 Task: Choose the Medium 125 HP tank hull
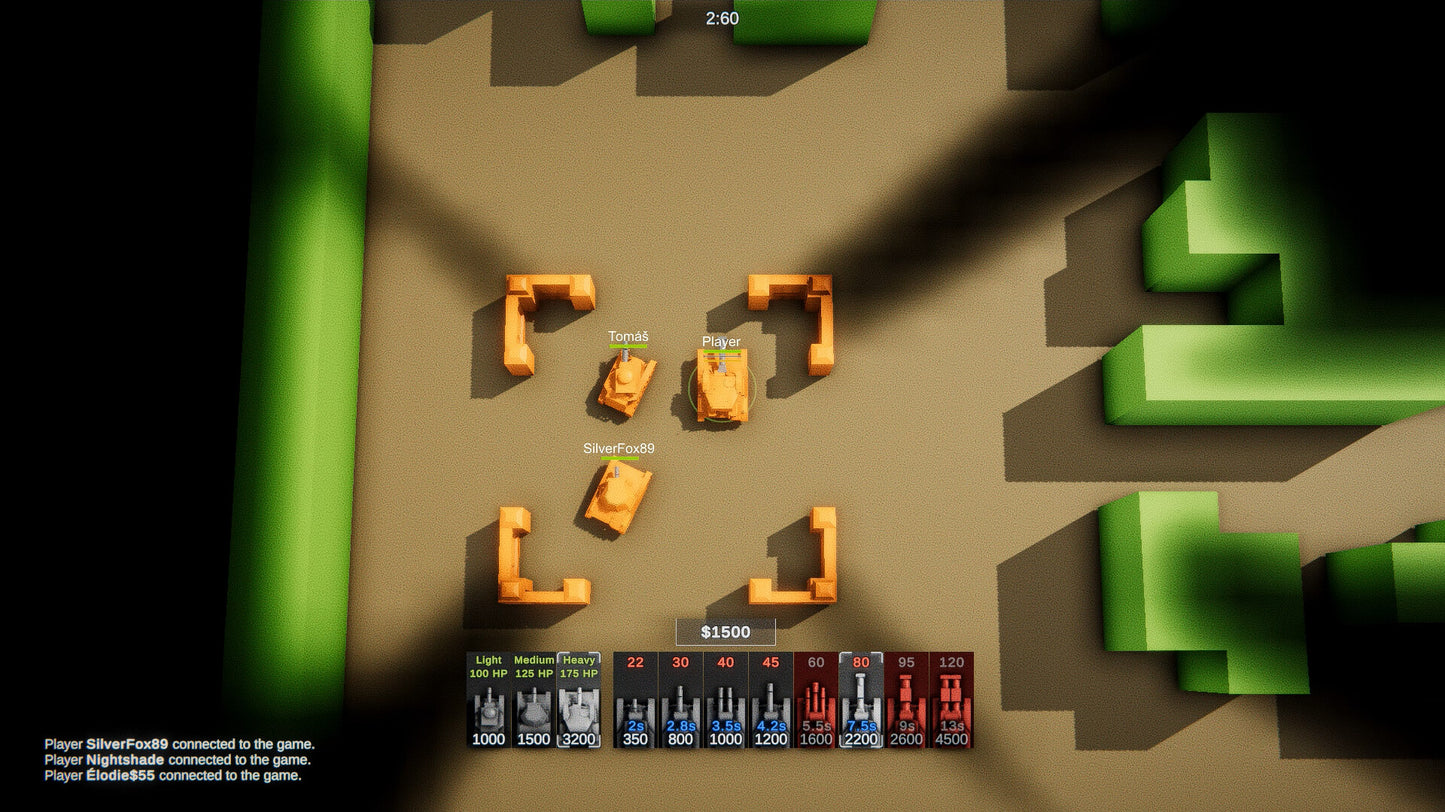534,700
